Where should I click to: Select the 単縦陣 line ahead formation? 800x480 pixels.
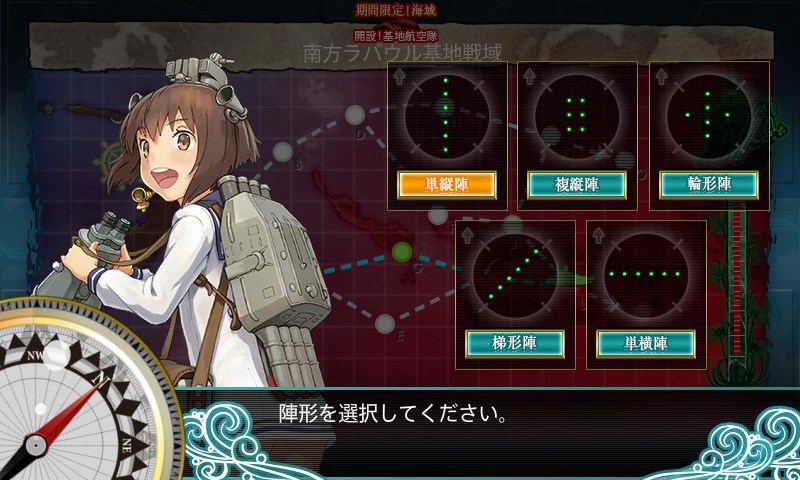pos(447,184)
